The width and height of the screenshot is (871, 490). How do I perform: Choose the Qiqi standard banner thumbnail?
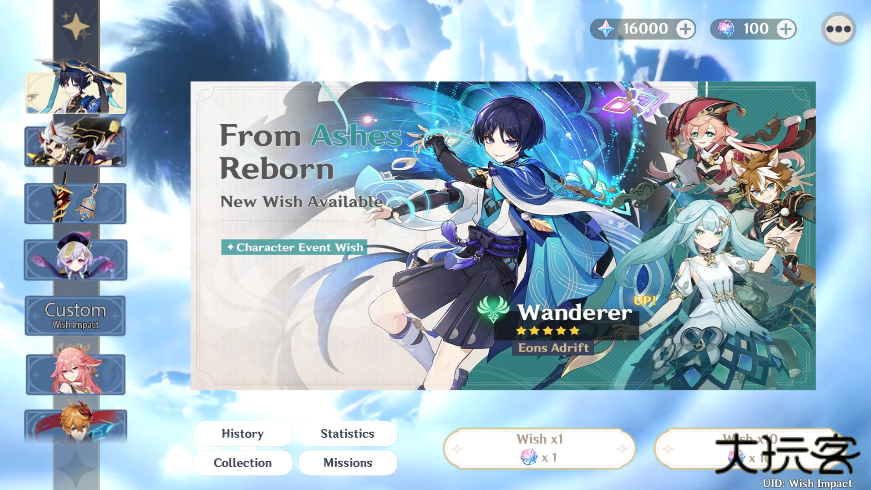76,260
